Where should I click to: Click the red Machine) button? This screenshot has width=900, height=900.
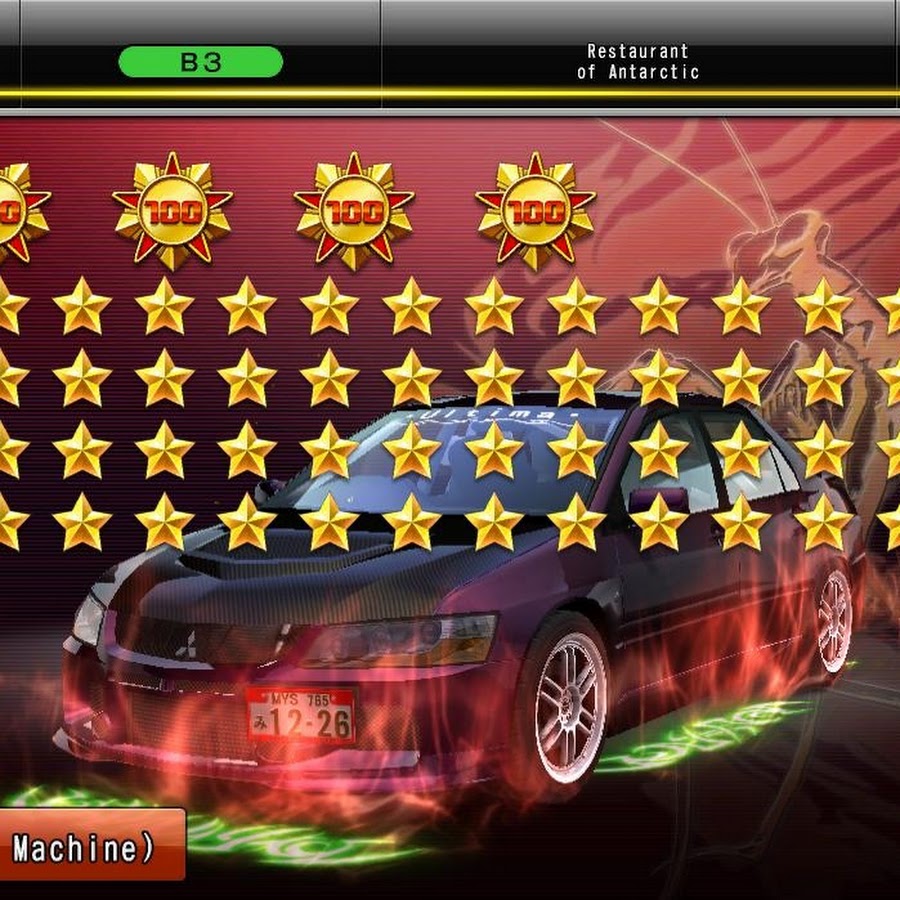88,846
